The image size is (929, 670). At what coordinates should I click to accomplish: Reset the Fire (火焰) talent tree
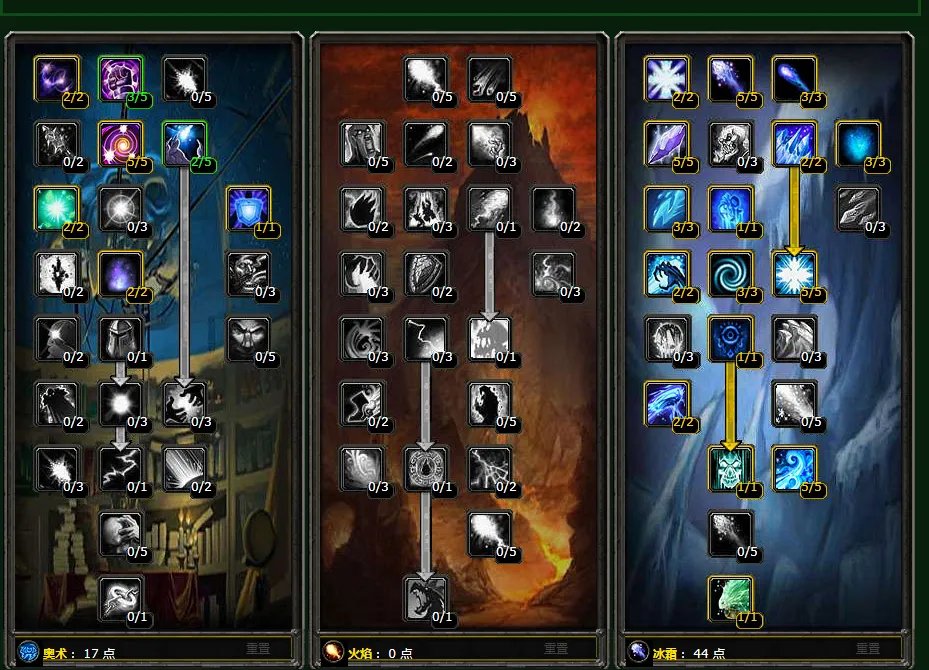pos(562,649)
